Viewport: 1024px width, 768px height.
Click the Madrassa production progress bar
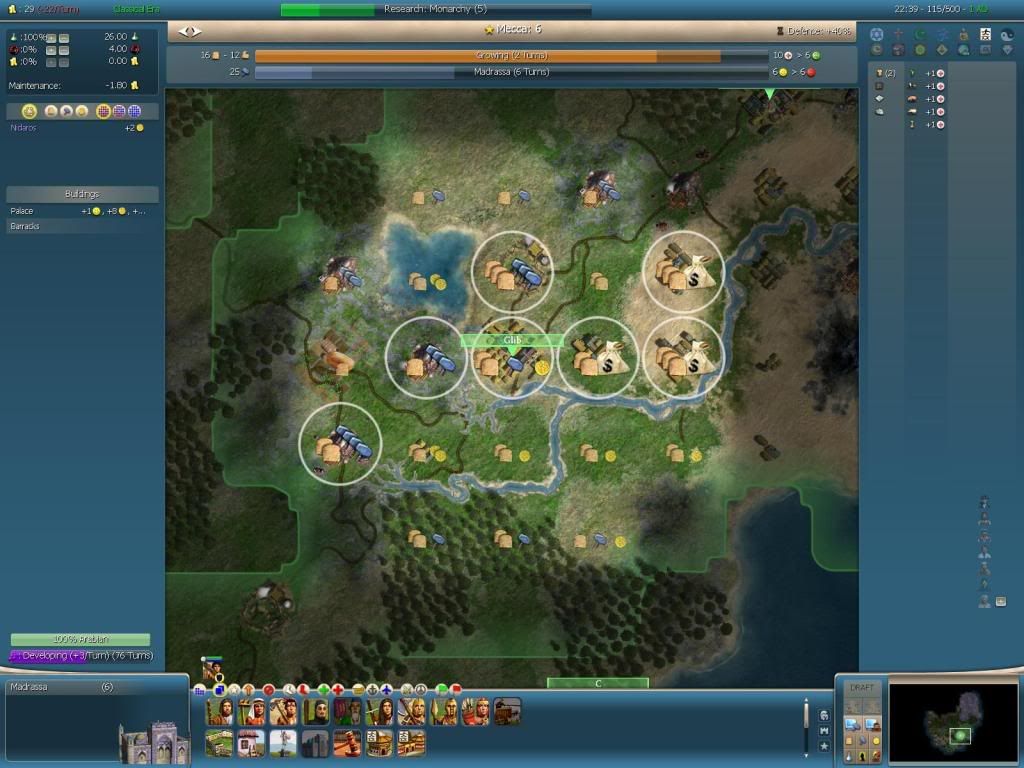click(x=511, y=72)
